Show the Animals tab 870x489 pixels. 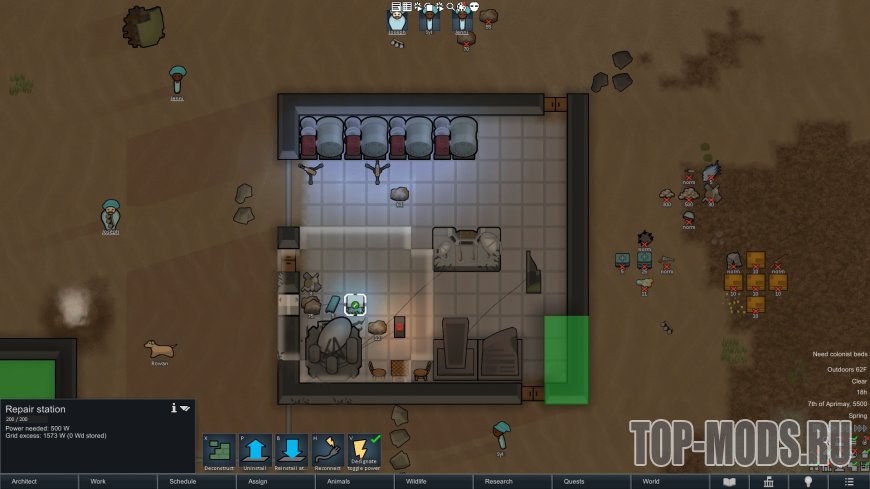(x=355, y=481)
